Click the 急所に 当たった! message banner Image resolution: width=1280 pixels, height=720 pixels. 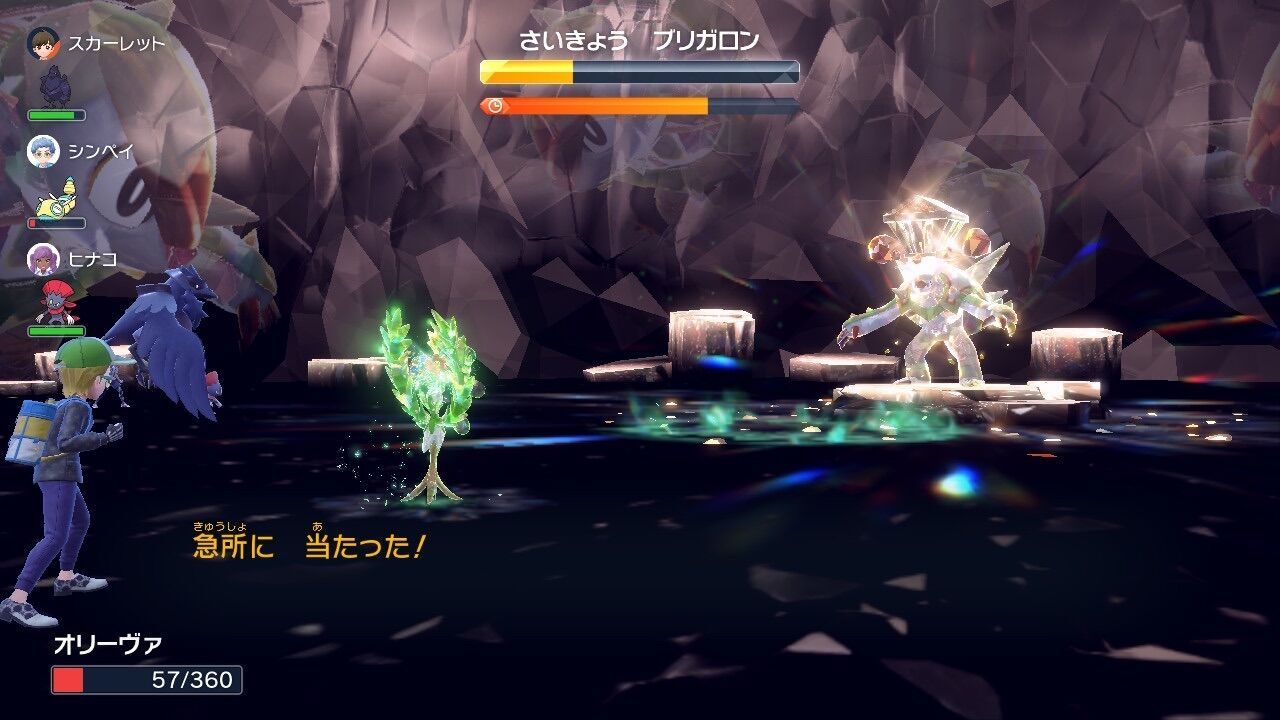(x=305, y=543)
